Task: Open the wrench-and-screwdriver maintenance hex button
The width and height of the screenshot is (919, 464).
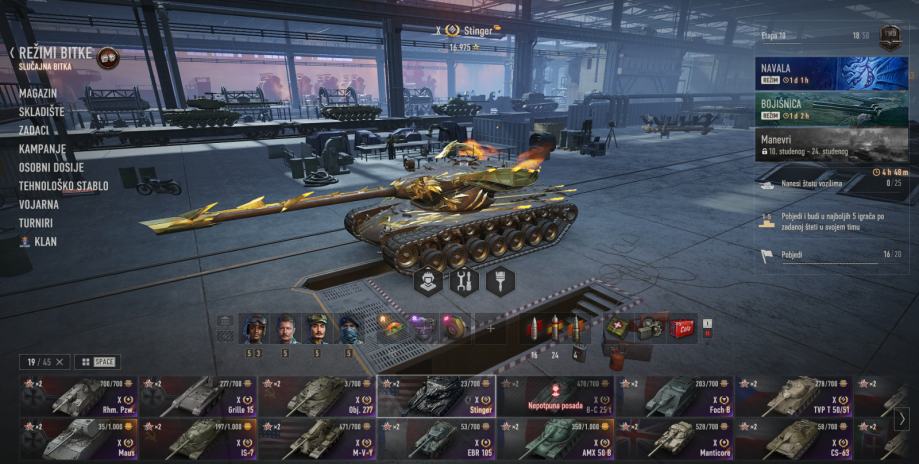Action: pos(464,282)
